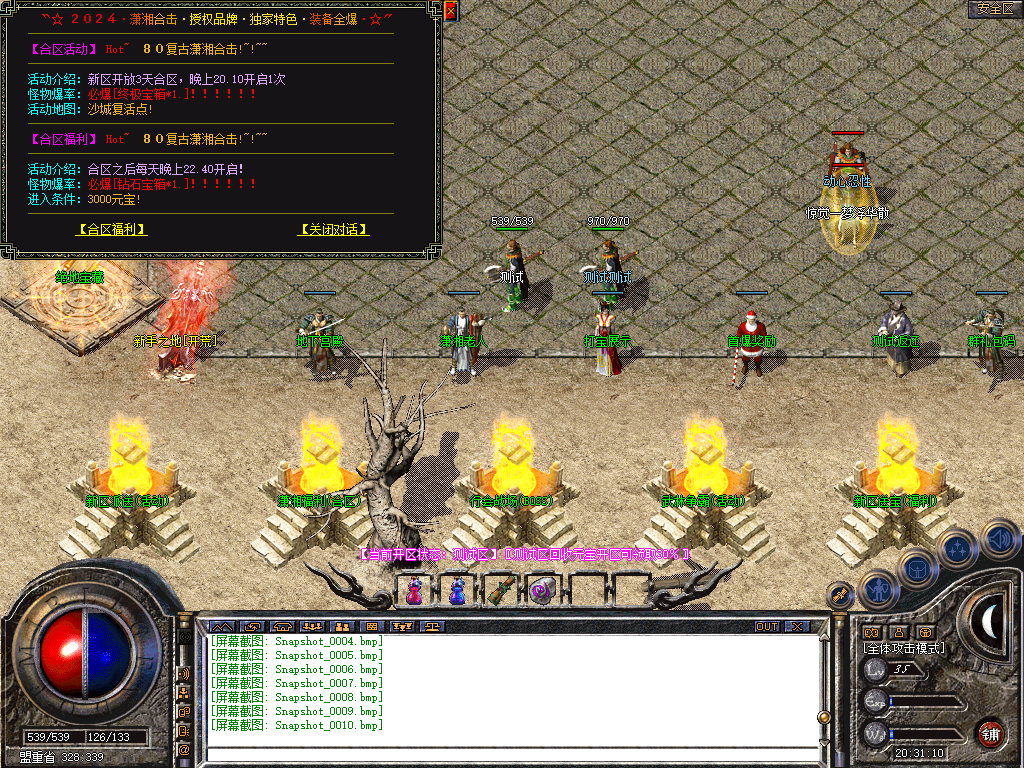Select the purple swirl scroll in the belt
The height and width of the screenshot is (768, 1024).
pos(541,591)
